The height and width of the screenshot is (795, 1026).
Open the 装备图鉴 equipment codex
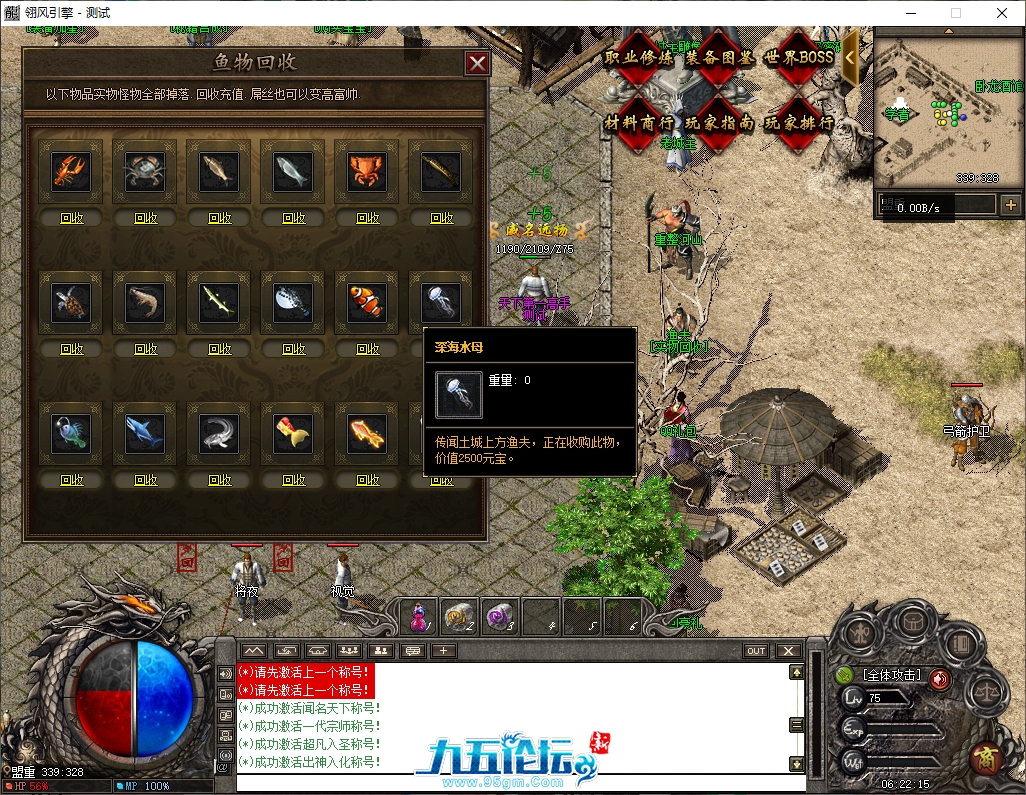(x=720, y=58)
